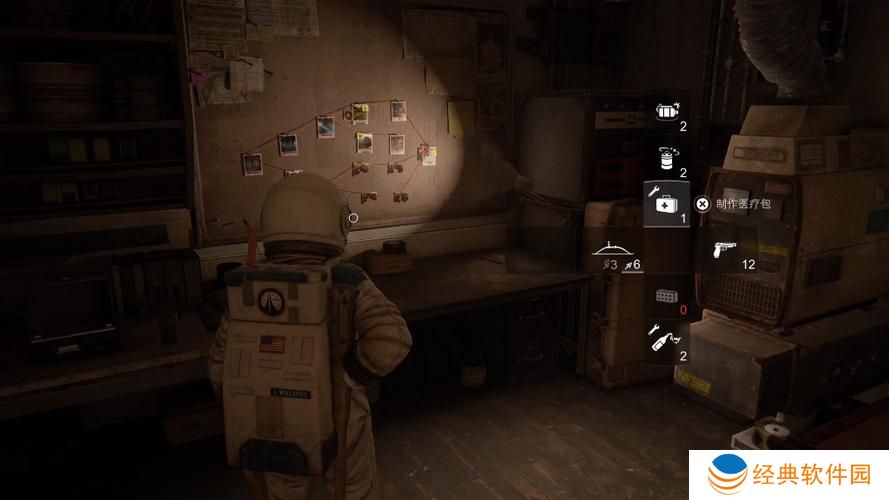Select the medkit crafting slot

[666, 204]
